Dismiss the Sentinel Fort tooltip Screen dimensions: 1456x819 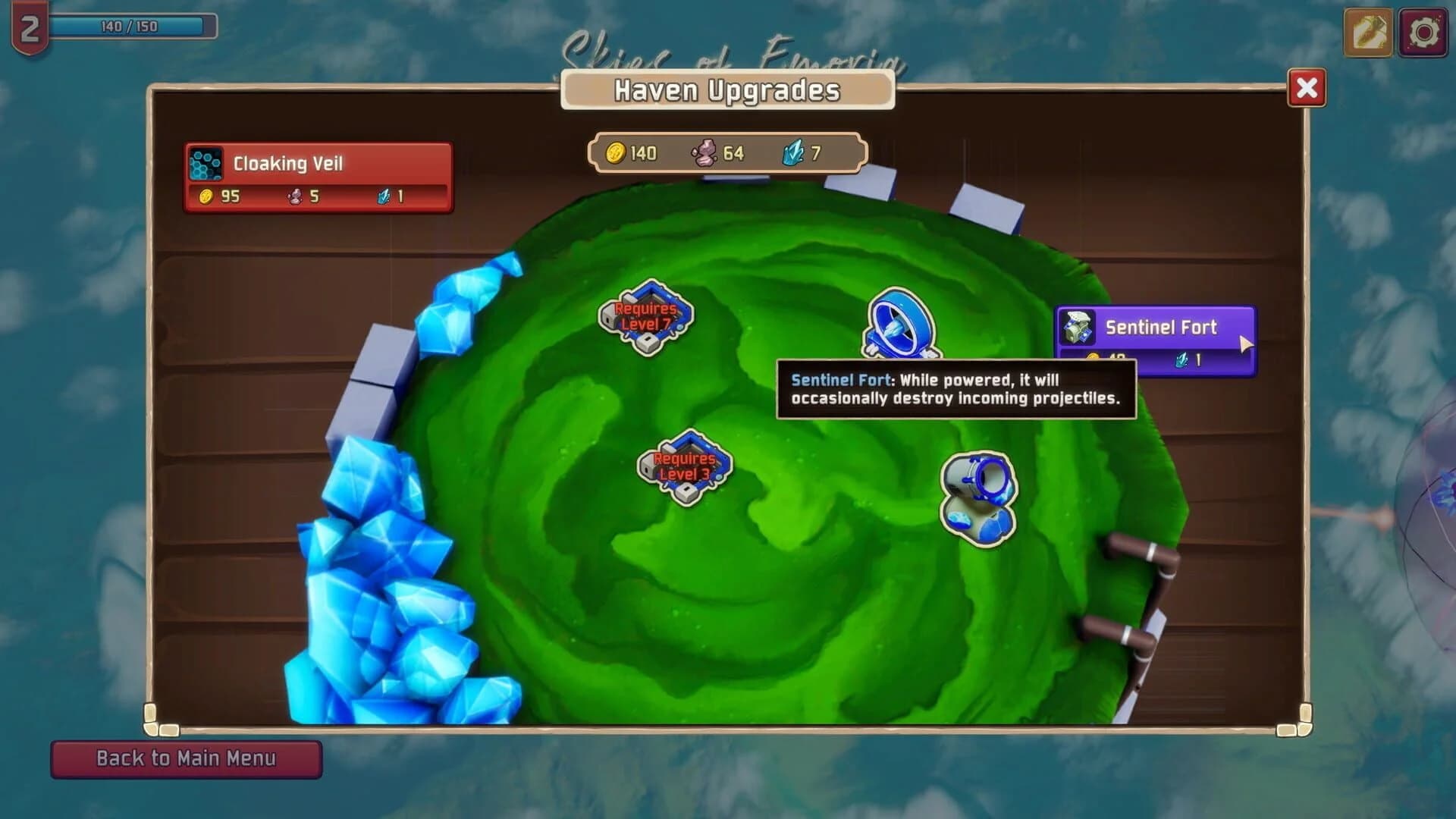[957, 387]
